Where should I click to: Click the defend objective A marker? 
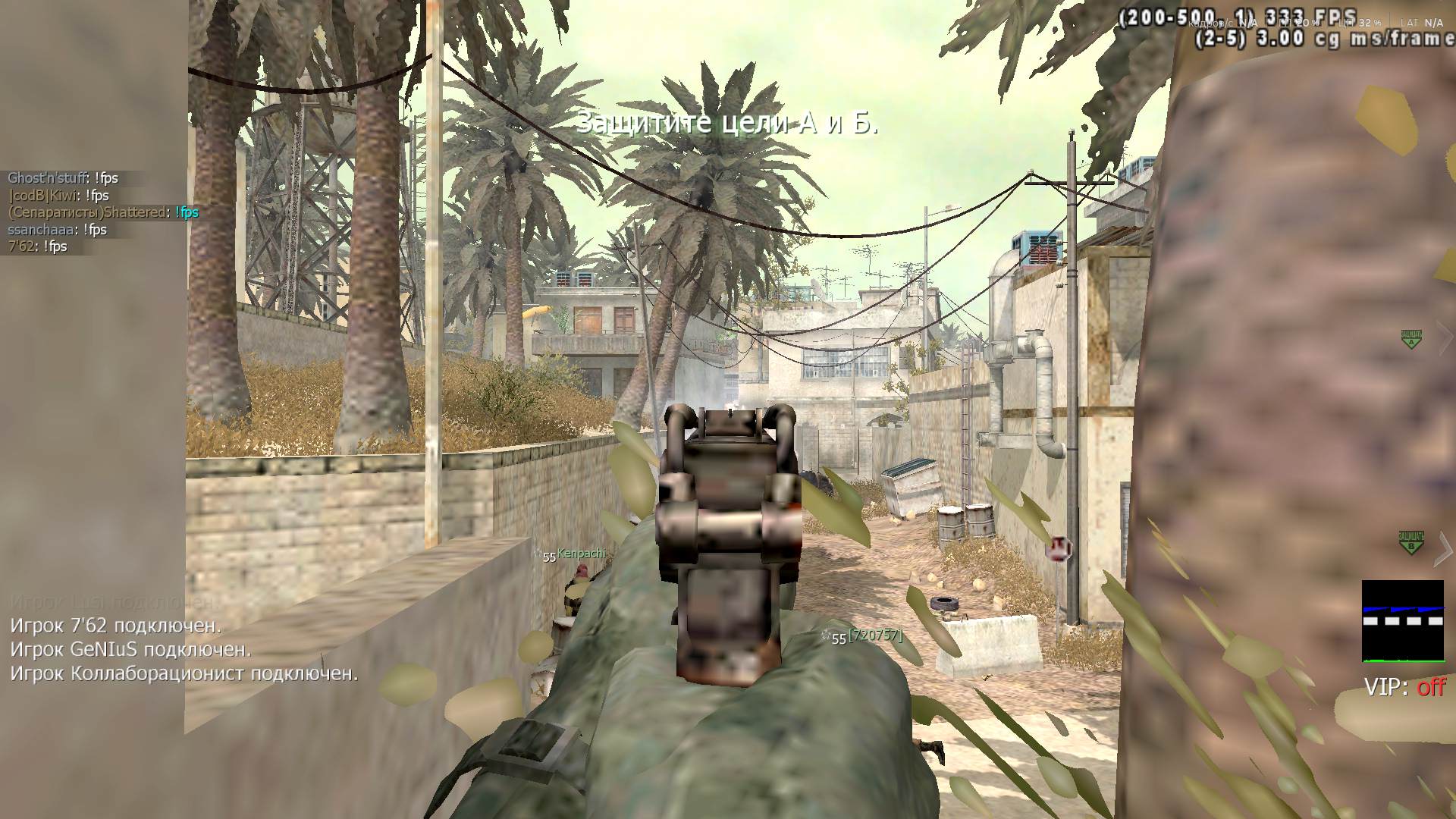[1410, 338]
